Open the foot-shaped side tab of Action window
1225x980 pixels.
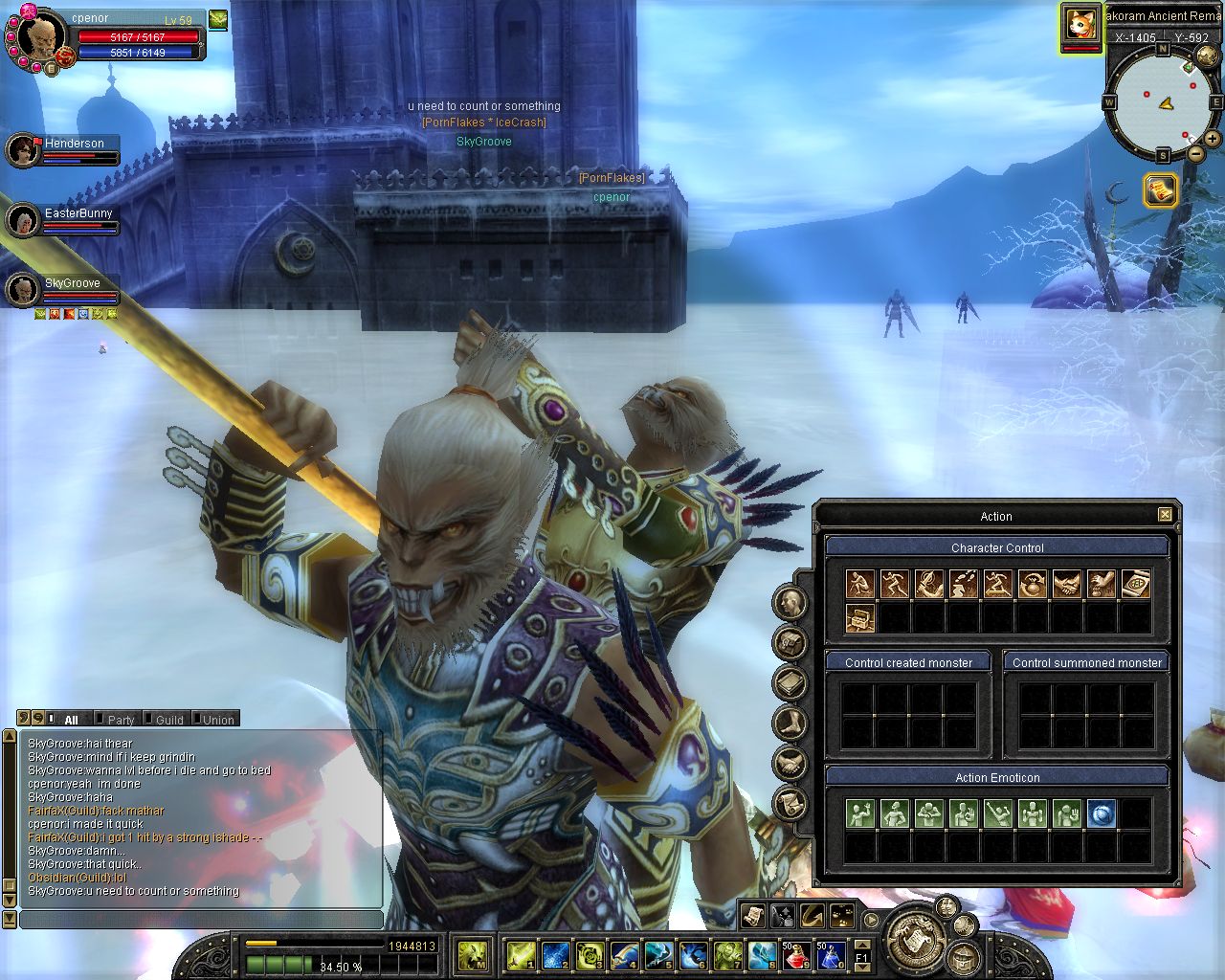[x=790, y=724]
